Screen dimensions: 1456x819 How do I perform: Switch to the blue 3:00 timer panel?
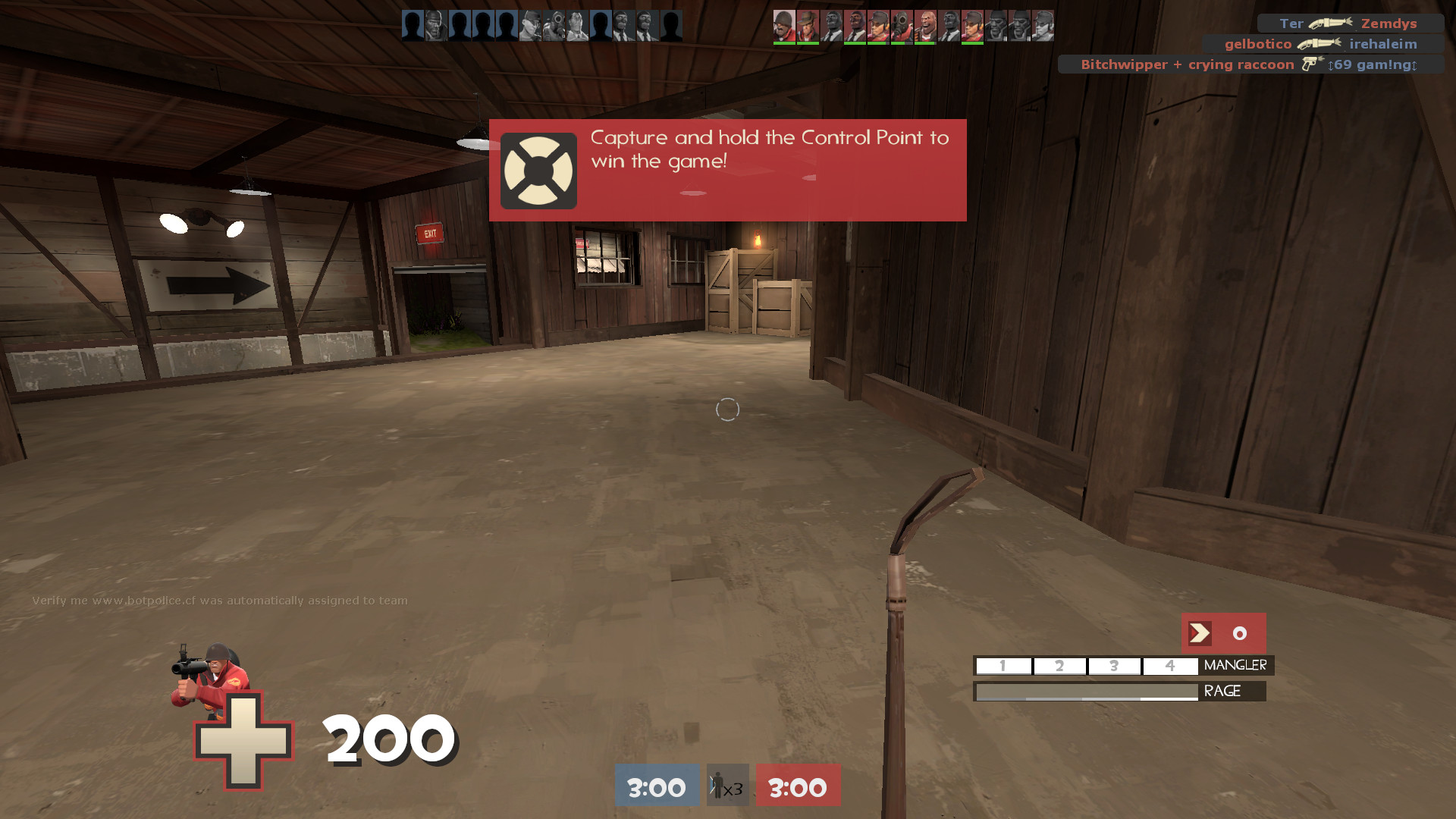pos(657,786)
